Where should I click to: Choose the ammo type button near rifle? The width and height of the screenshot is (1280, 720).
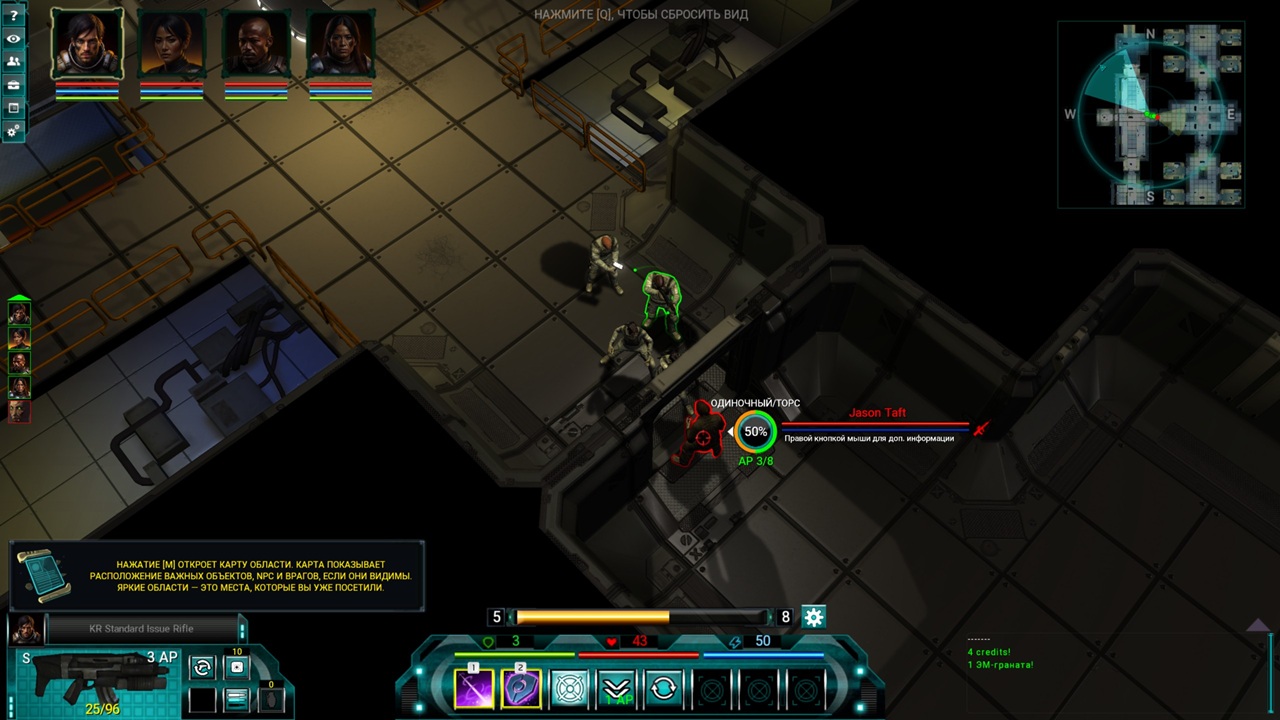click(x=237, y=699)
